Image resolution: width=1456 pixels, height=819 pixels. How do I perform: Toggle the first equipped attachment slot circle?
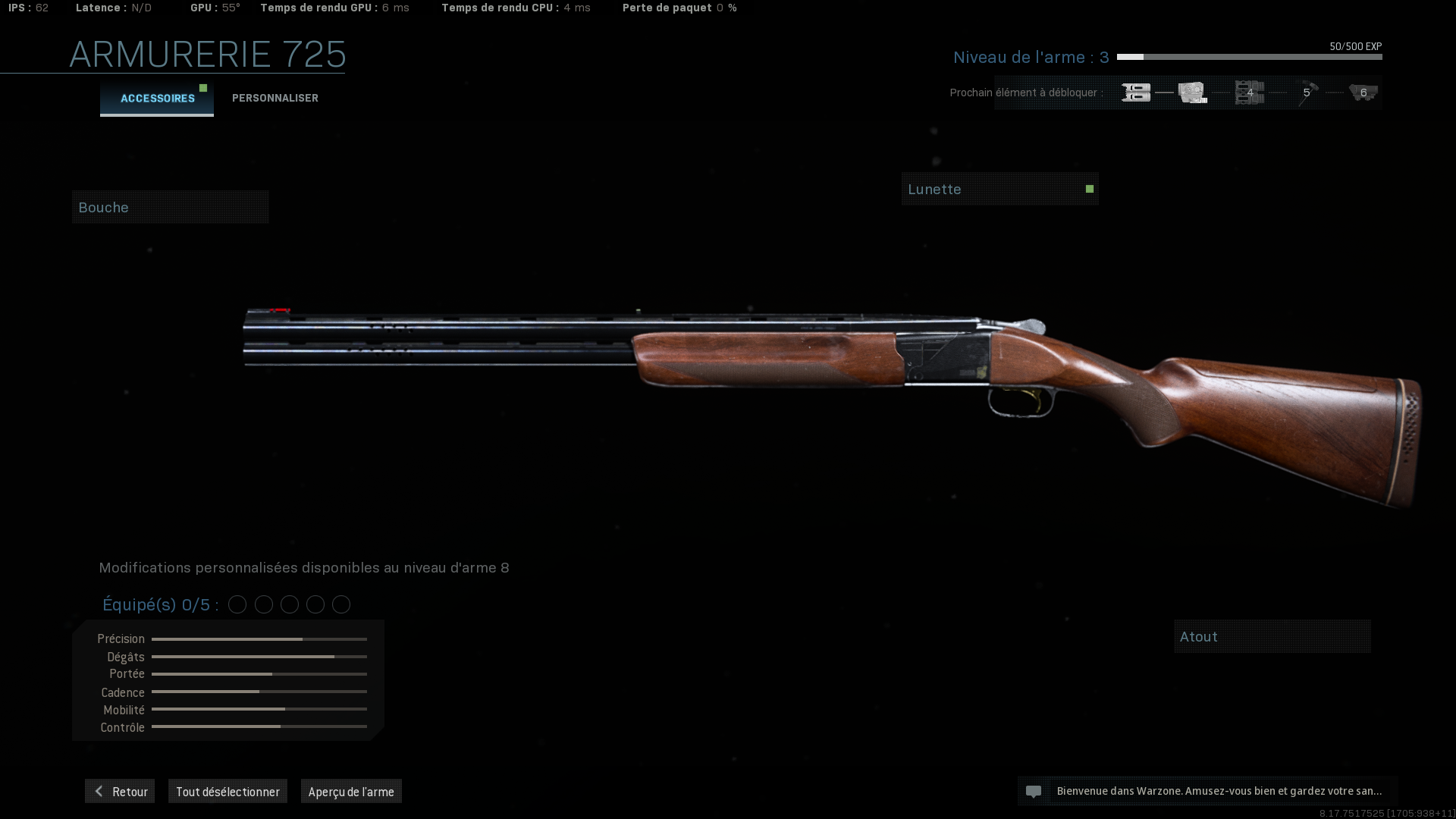(x=237, y=604)
